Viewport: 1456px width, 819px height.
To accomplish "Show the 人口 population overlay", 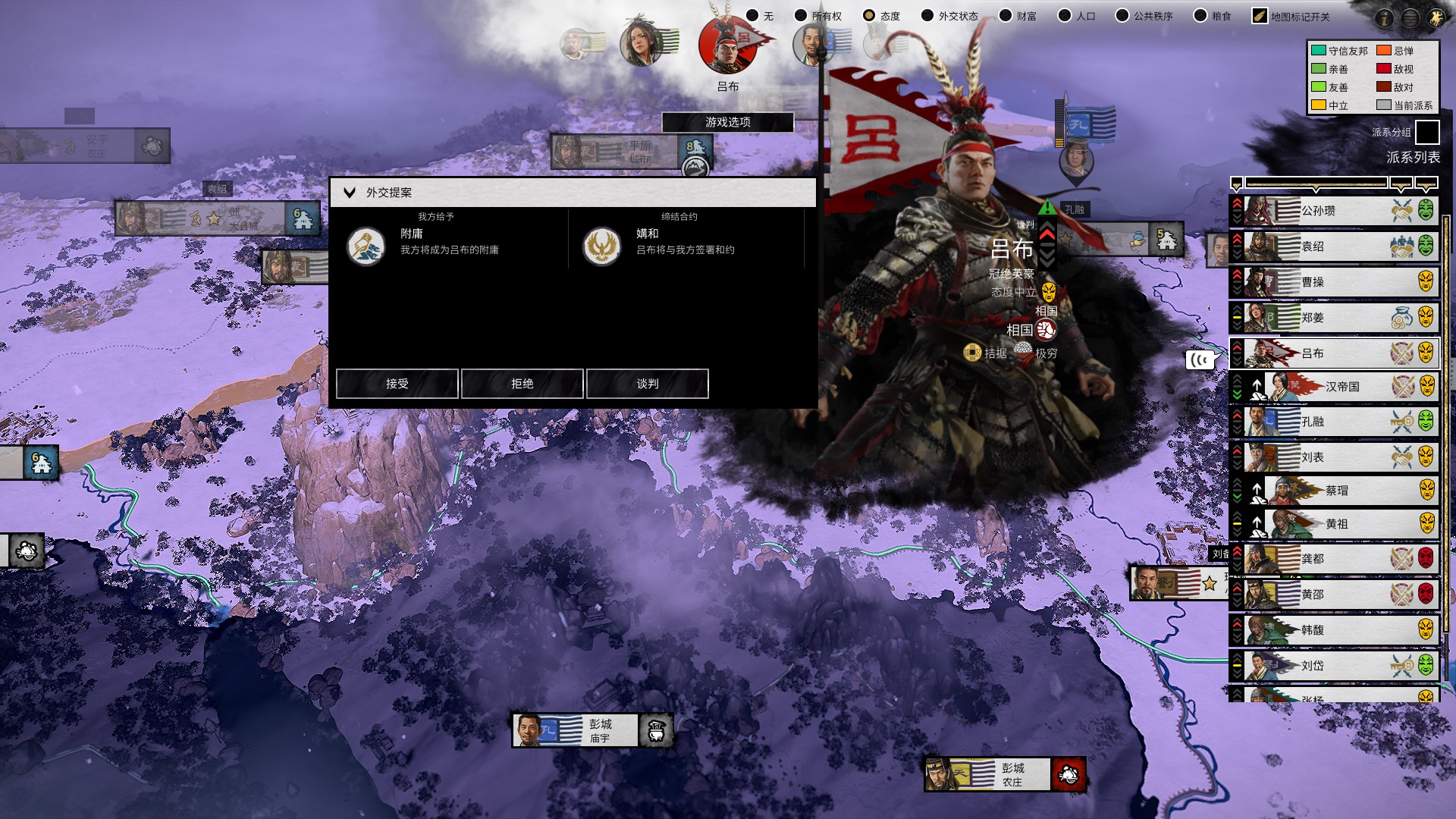I will coord(1065,16).
